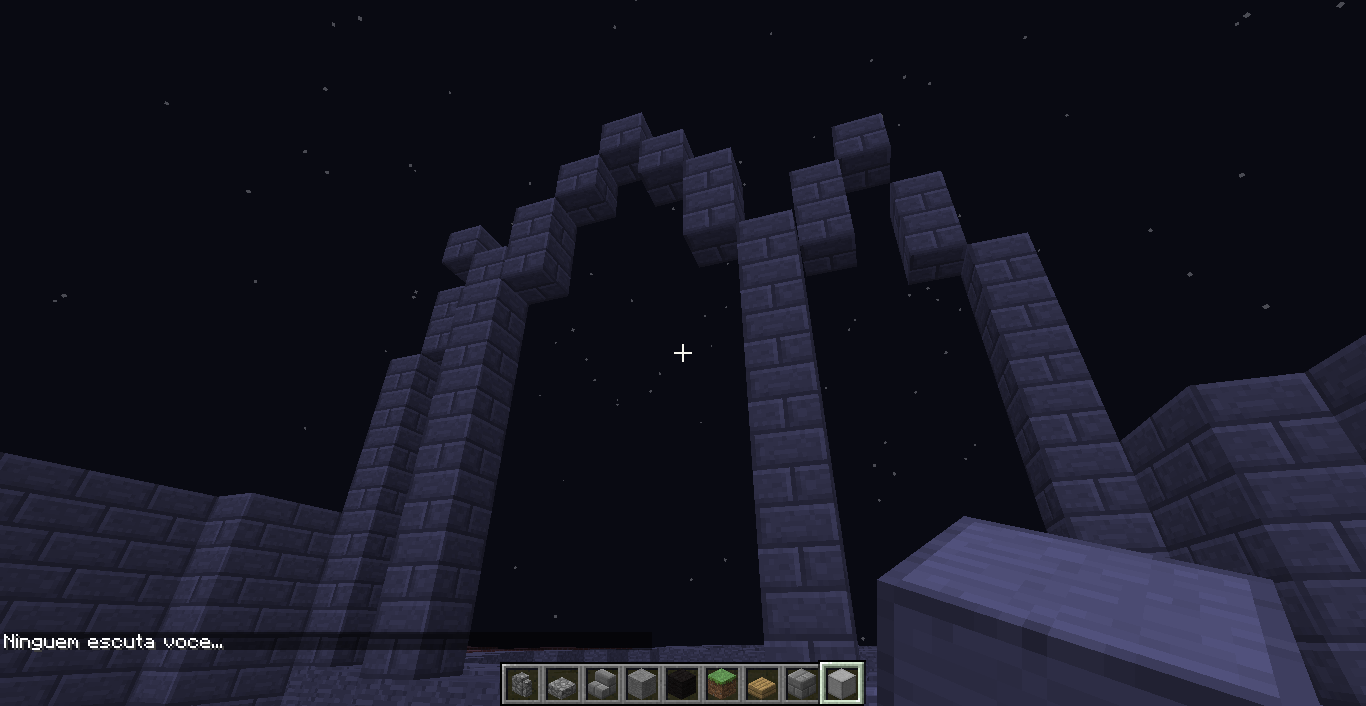Select the cobblestone slab hotbar slot

561,685
